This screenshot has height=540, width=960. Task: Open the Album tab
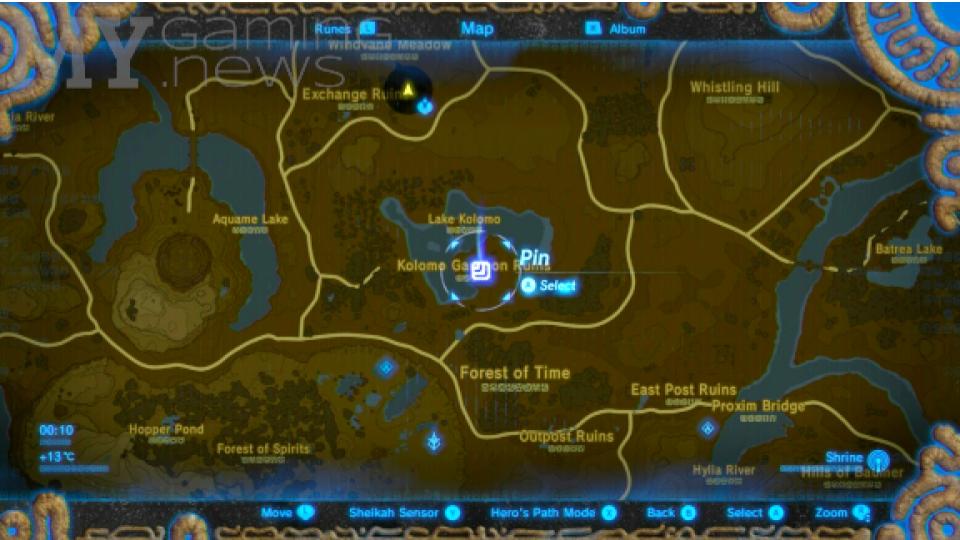pos(616,29)
